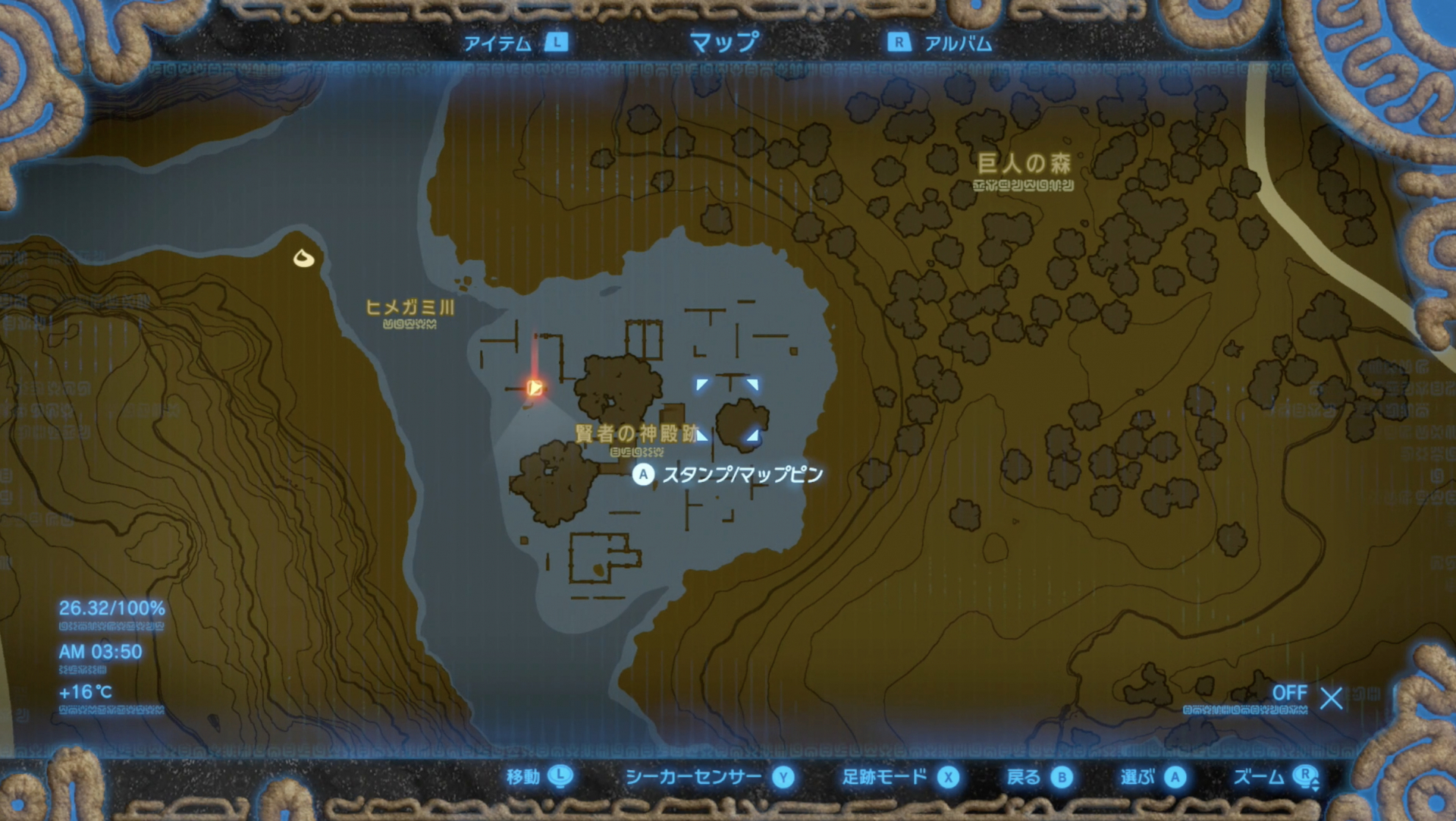Toggle the Sheeikah Sensor OFF indicator
The image size is (1456, 821).
tap(1290, 692)
